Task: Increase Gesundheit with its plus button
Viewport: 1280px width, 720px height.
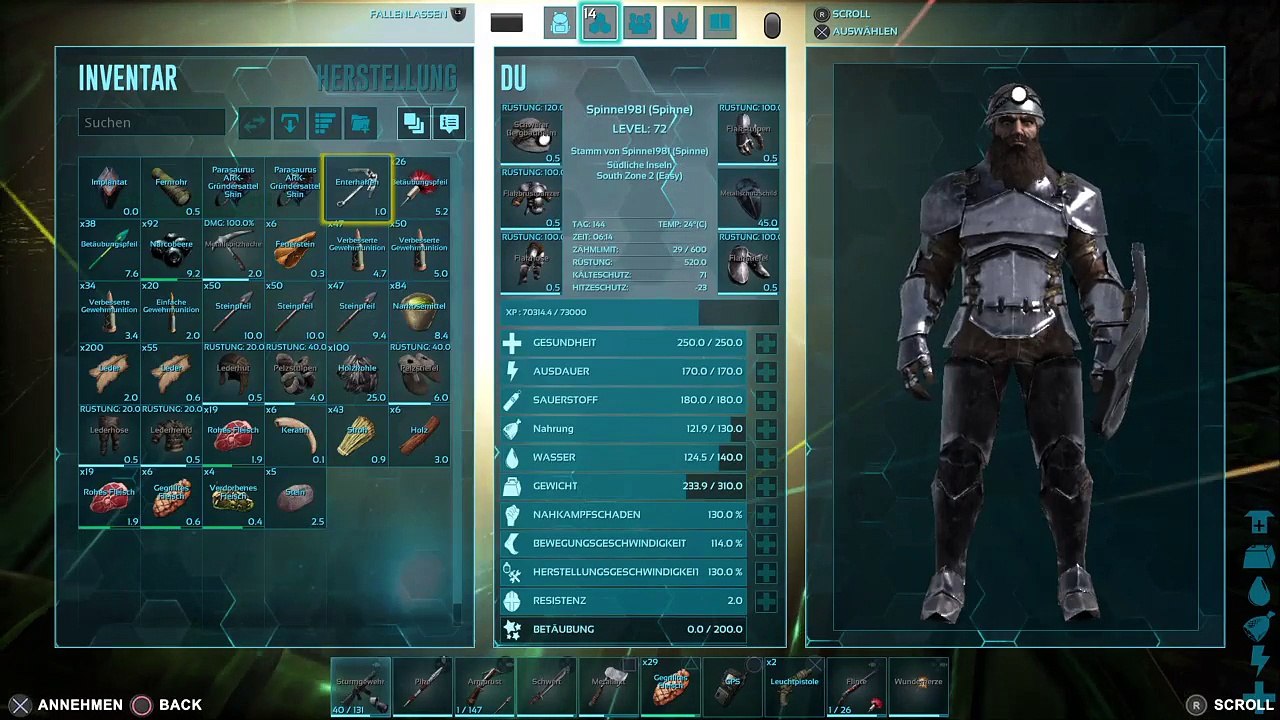Action: tap(766, 343)
